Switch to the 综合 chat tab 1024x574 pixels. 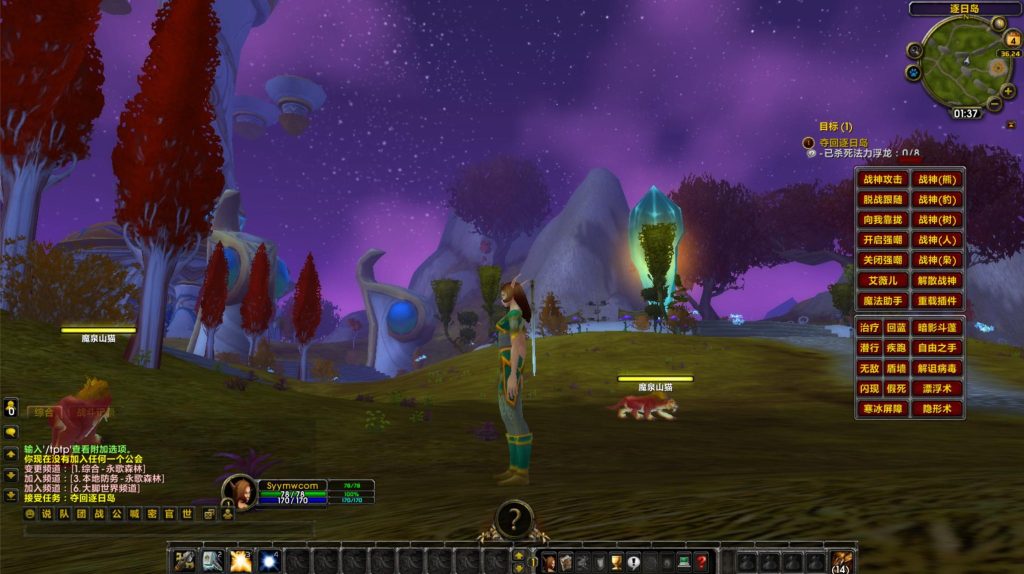pyautogui.click(x=43, y=411)
